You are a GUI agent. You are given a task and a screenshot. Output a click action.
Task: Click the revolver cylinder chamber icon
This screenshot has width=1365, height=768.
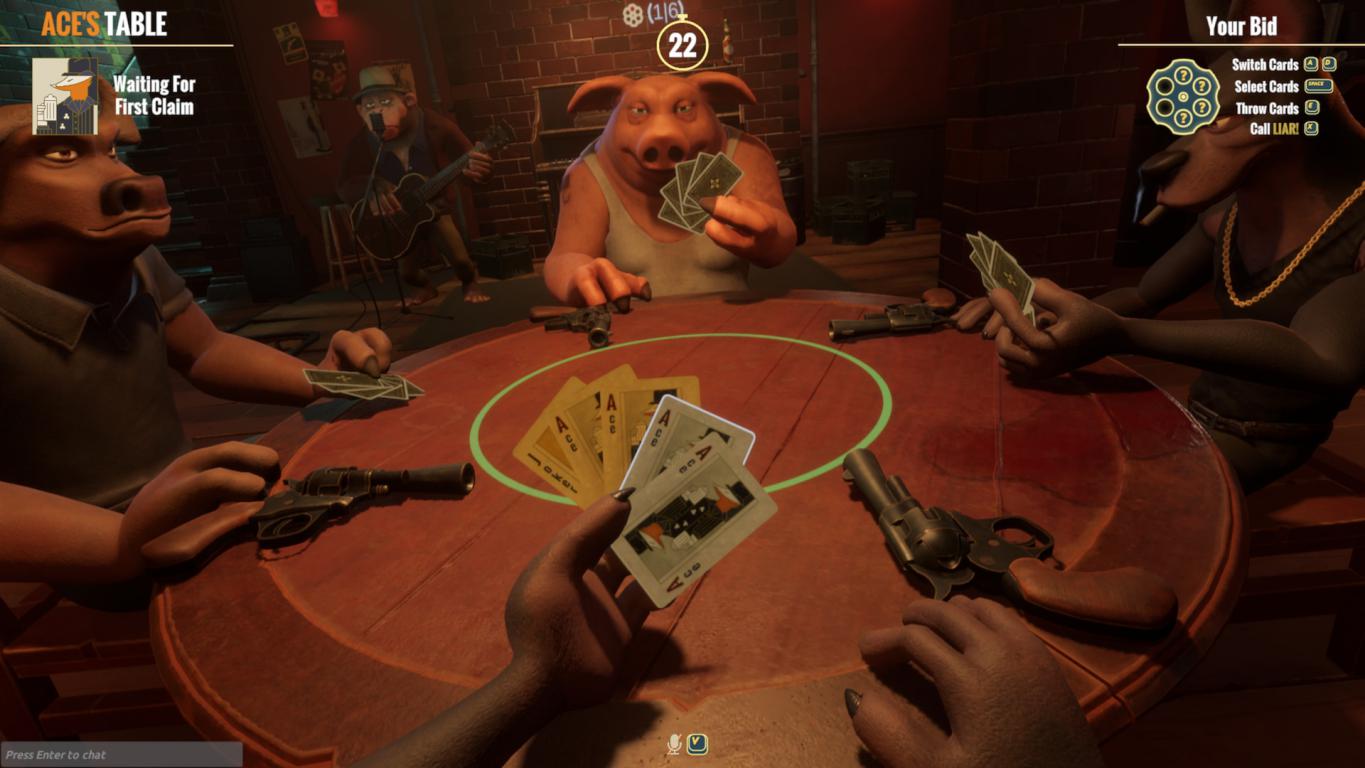tap(1183, 96)
